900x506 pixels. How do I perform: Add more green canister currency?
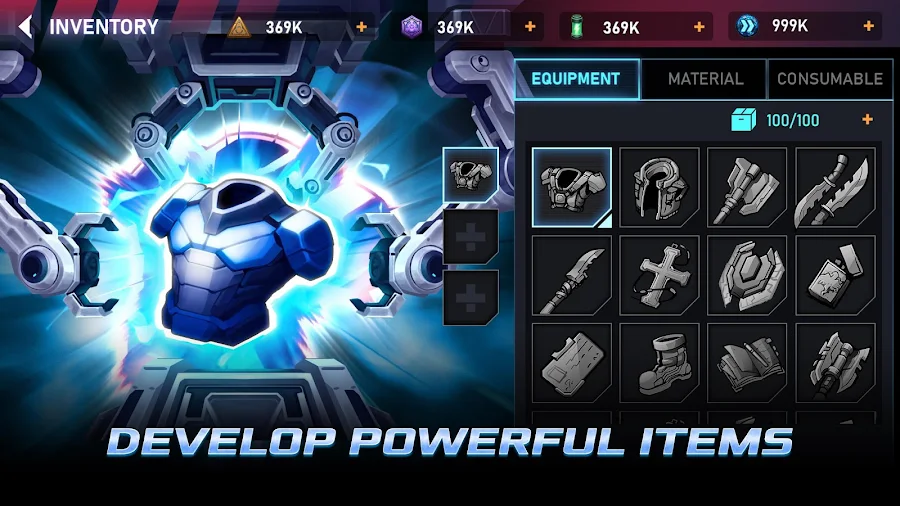pos(696,27)
